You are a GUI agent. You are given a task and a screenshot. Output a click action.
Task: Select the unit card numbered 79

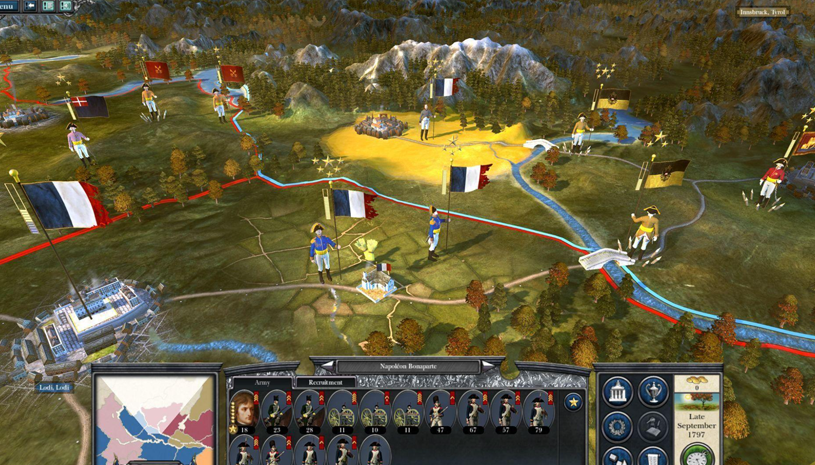click(539, 411)
